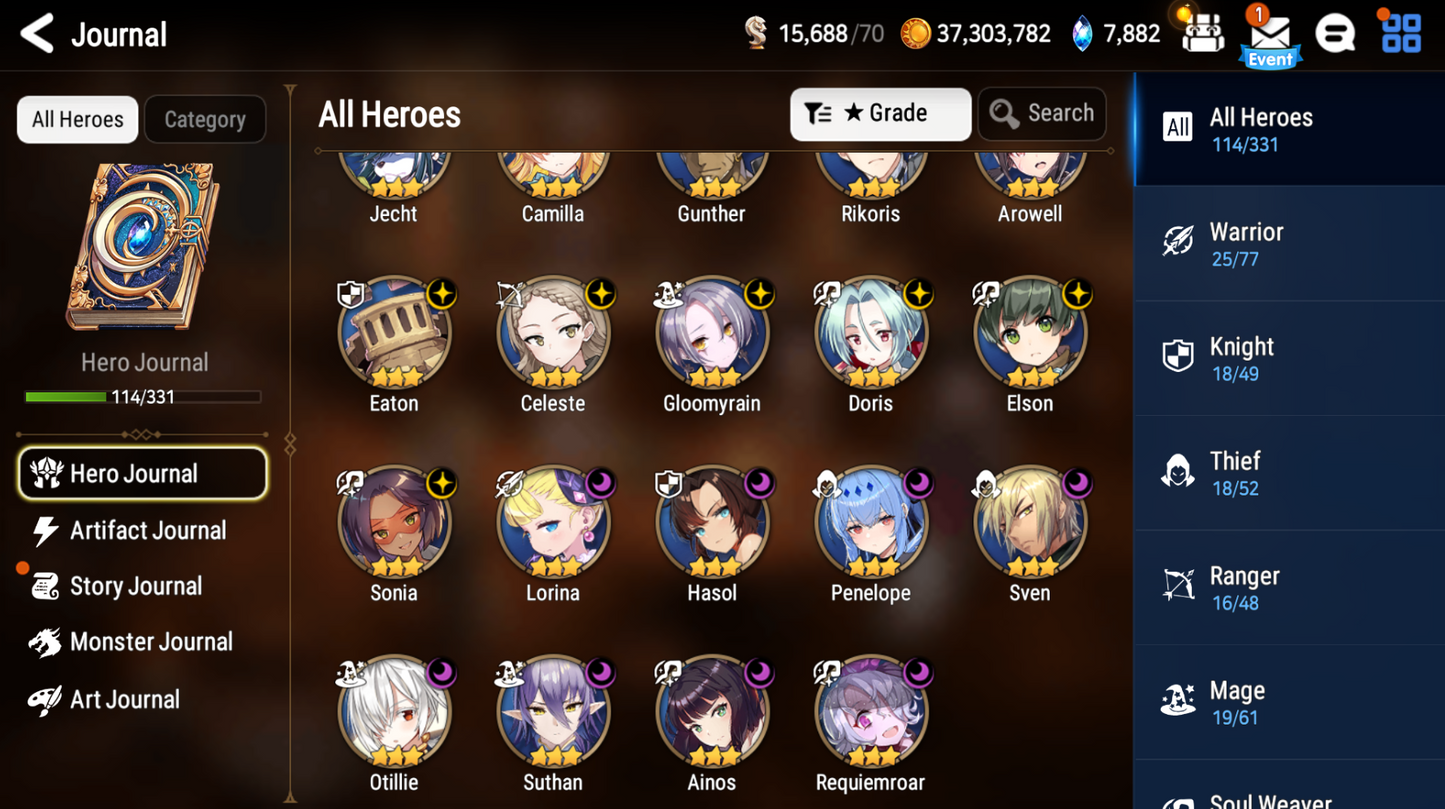Viewport: 1445px width, 809px height.
Task: Open the Event mailbox
Action: pyautogui.click(x=1269, y=33)
